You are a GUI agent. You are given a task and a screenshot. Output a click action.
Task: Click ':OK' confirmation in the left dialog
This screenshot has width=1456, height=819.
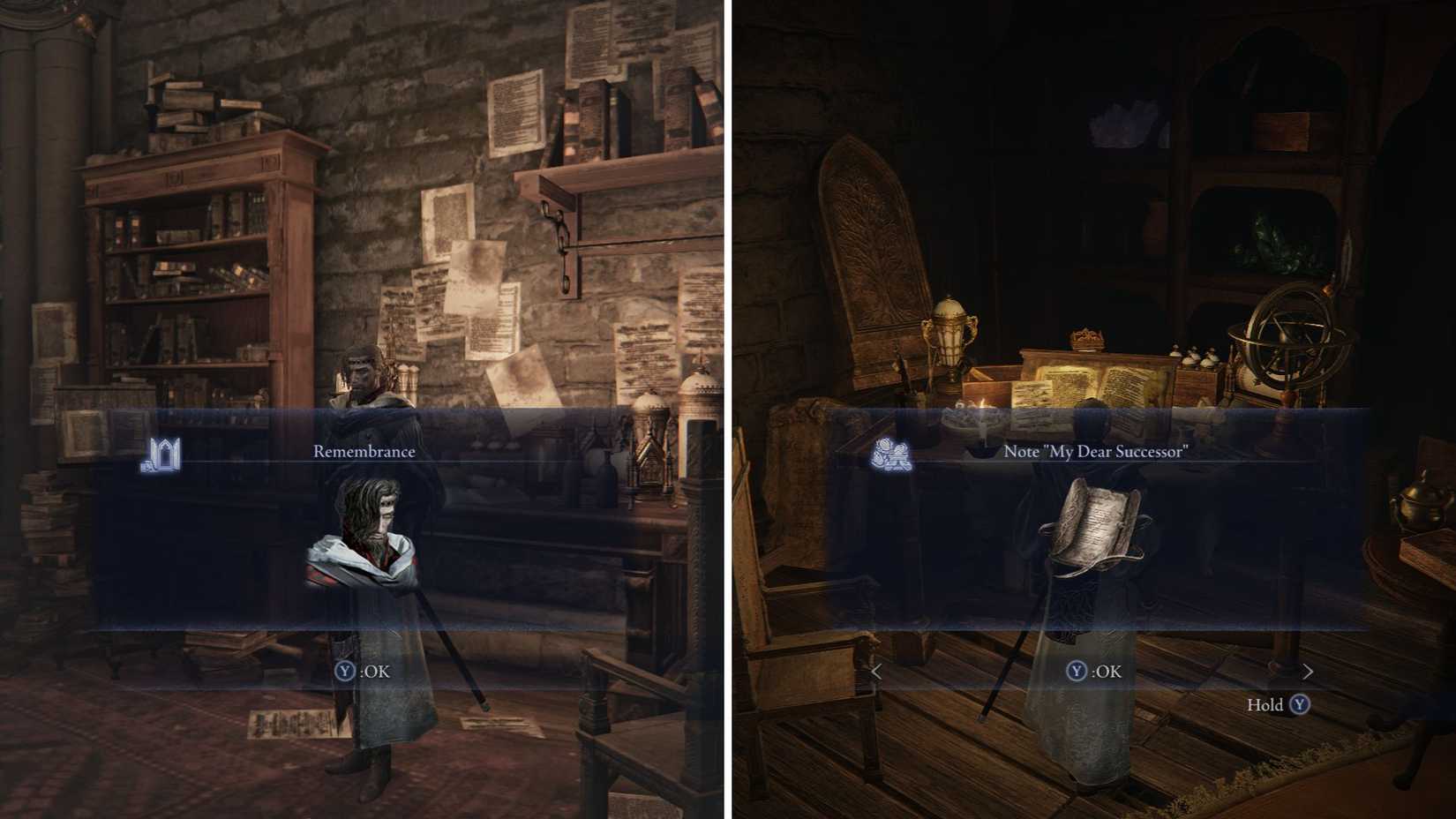point(377,669)
